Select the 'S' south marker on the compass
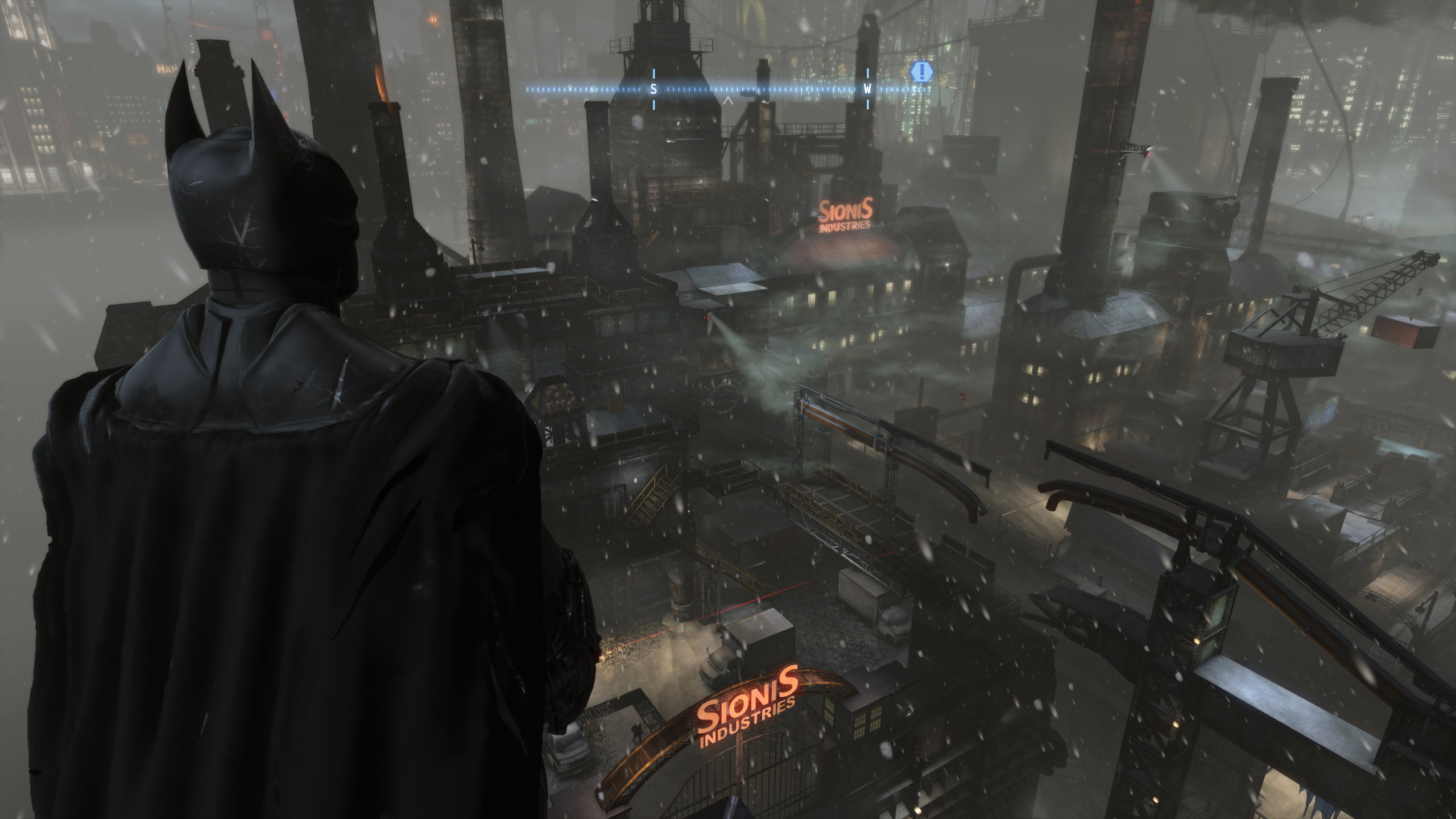This screenshot has width=1456, height=819. (655, 88)
